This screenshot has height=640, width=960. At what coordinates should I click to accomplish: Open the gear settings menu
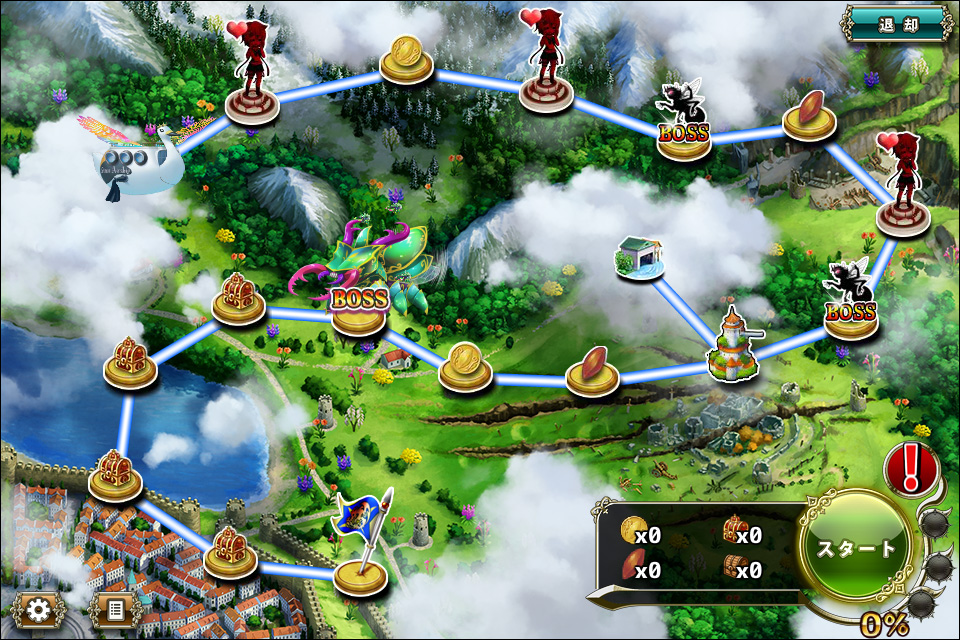coord(39,608)
